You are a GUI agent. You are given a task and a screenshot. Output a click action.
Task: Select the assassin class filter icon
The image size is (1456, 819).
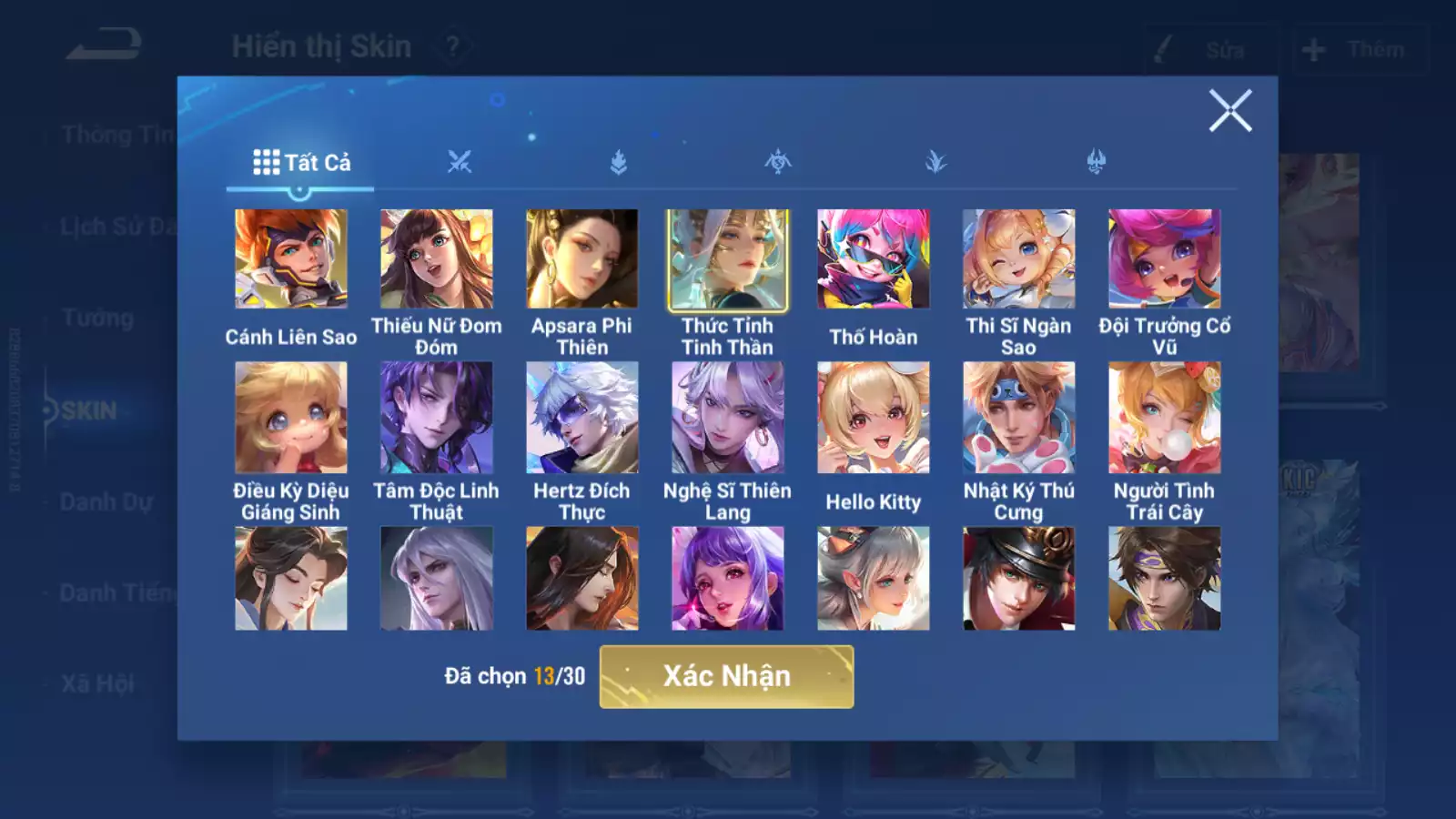coord(776,162)
